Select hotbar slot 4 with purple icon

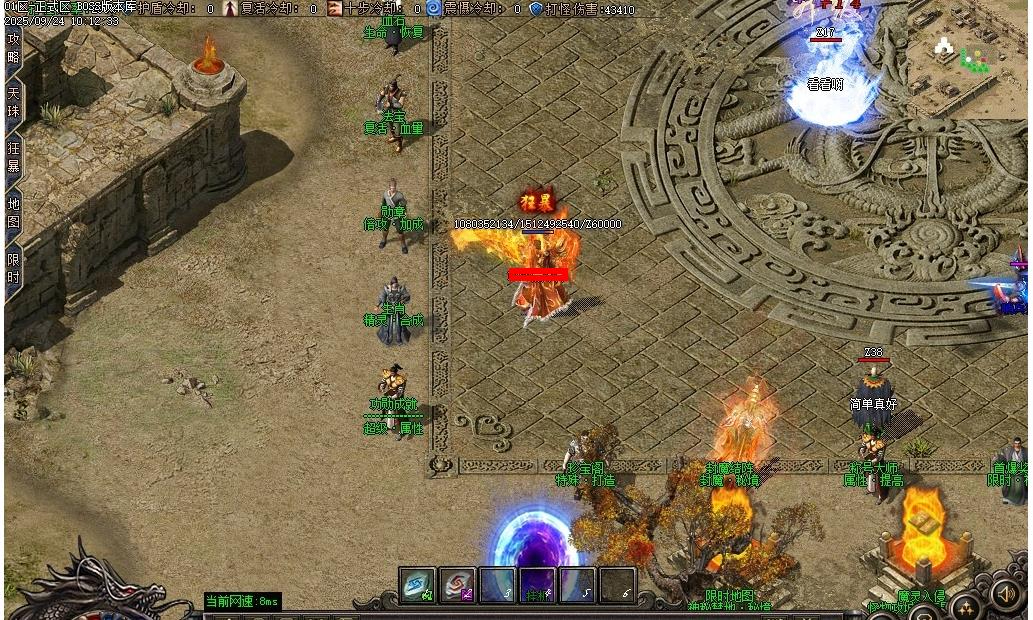538,586
